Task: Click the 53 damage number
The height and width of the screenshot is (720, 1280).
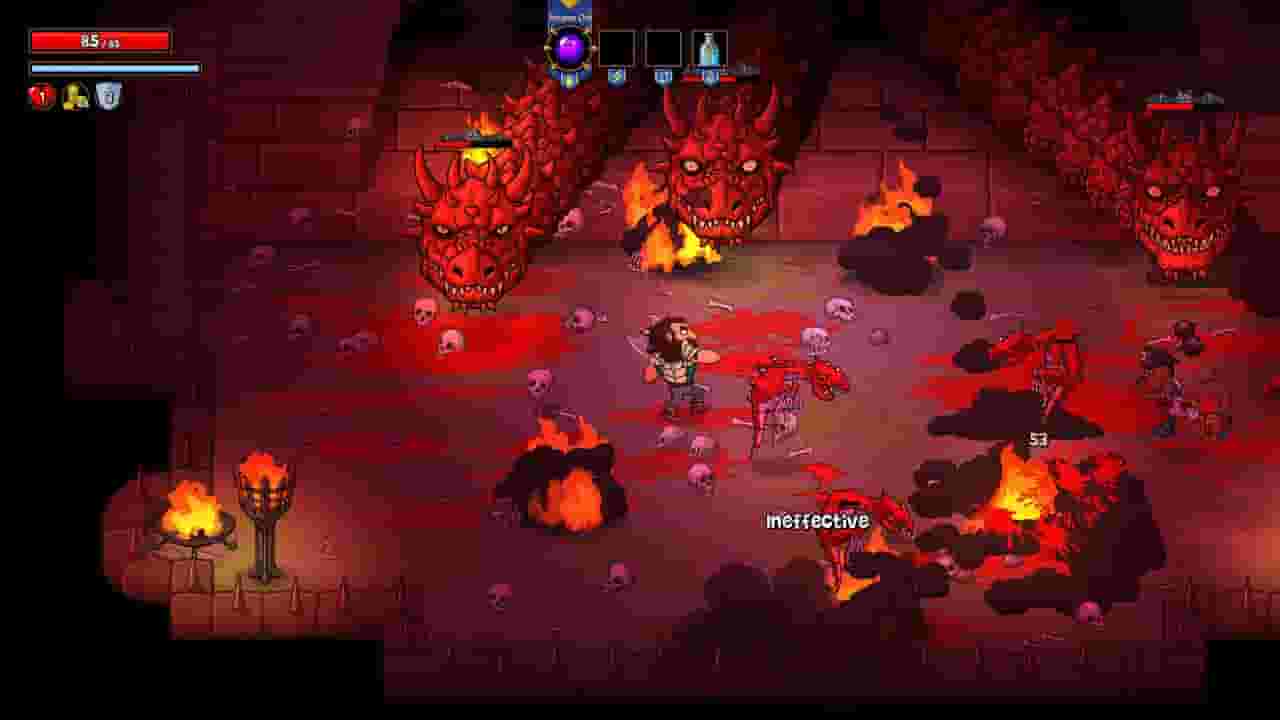Action: coord(1036,438)
